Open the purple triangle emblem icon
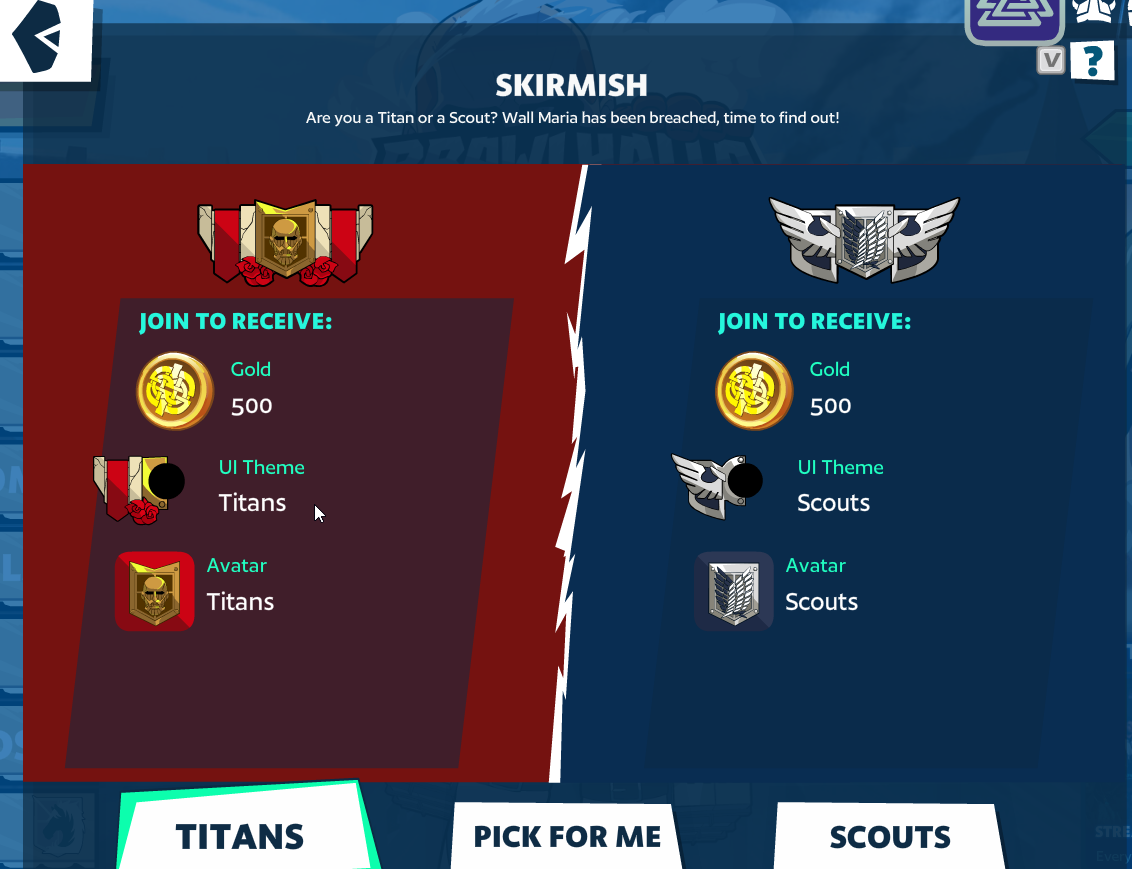Viewport: 1132px width, 869px height. pyautogui.click(x=1014, y=17)
